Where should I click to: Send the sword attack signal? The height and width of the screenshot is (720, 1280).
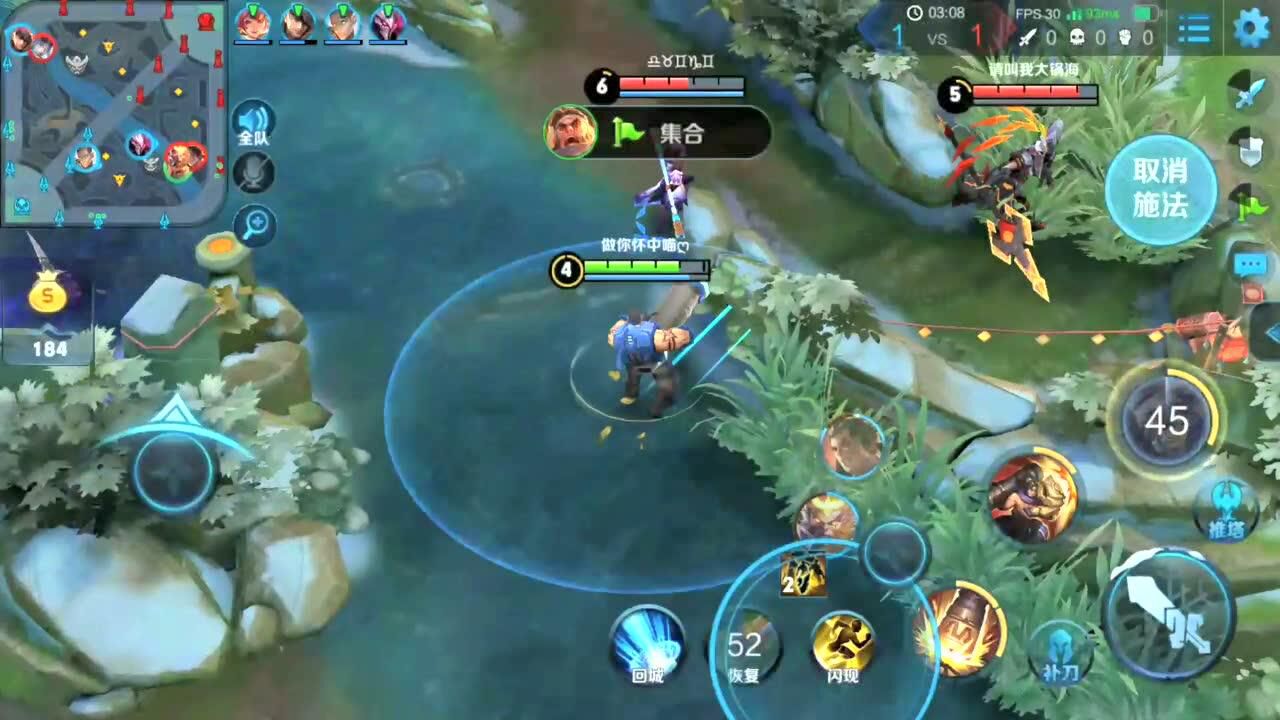click(1250, 94)
